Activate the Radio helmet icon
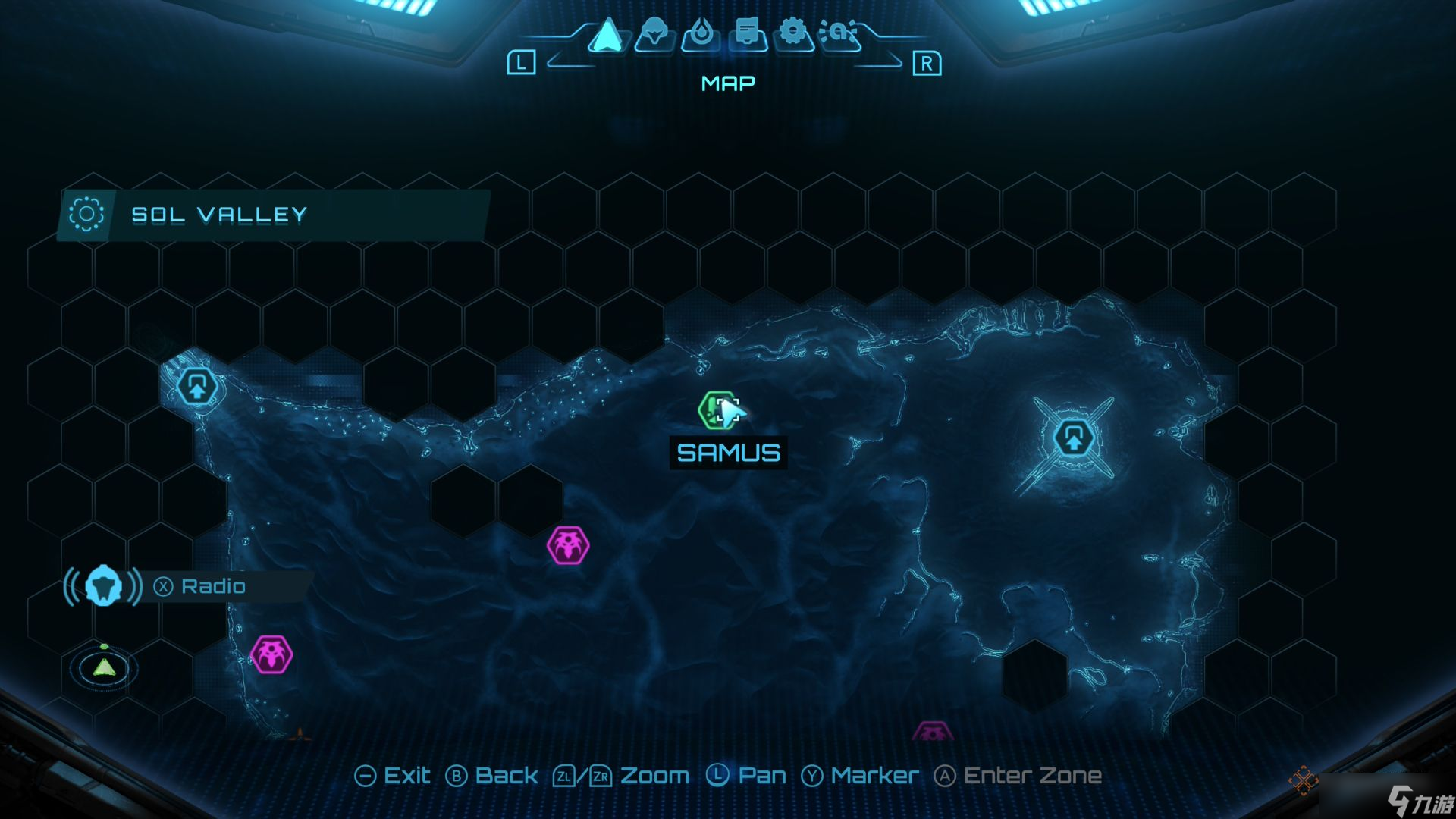The height and width of the screenshot is (819, 1456). pos(103,586)
